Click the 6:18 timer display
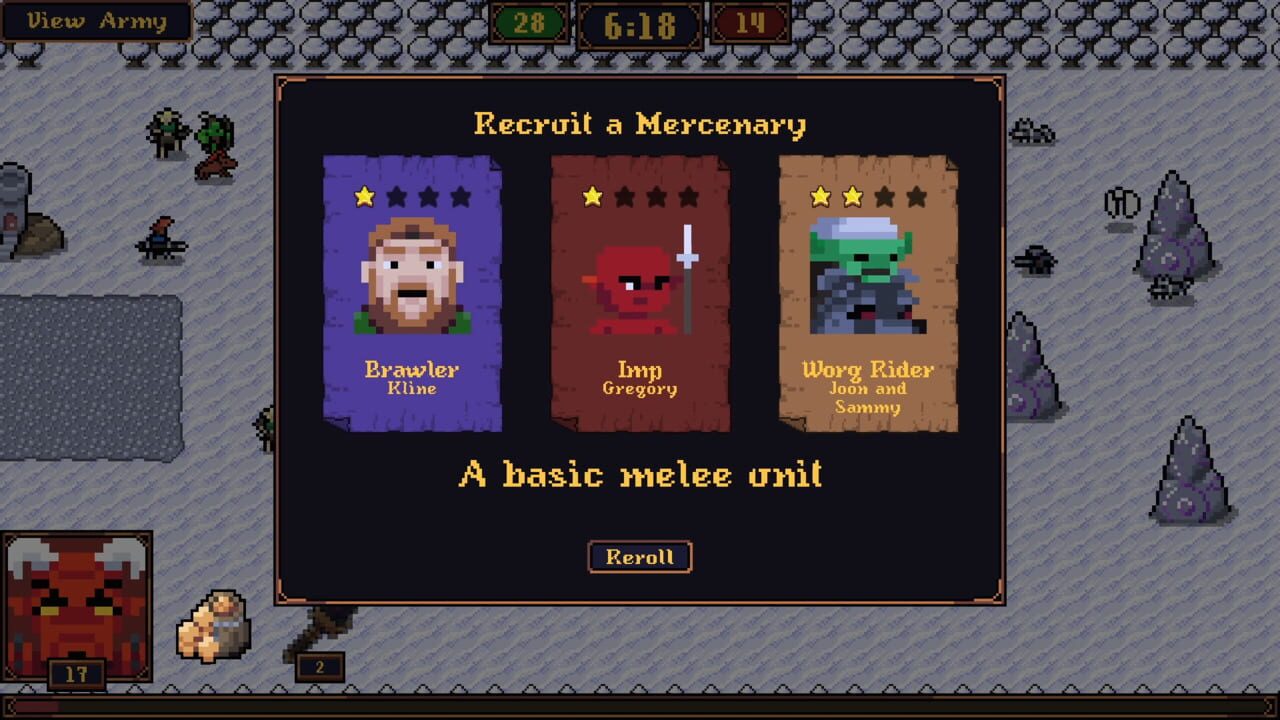The width and height of the screenshot is (1280, 720). [x=640, y=26]
